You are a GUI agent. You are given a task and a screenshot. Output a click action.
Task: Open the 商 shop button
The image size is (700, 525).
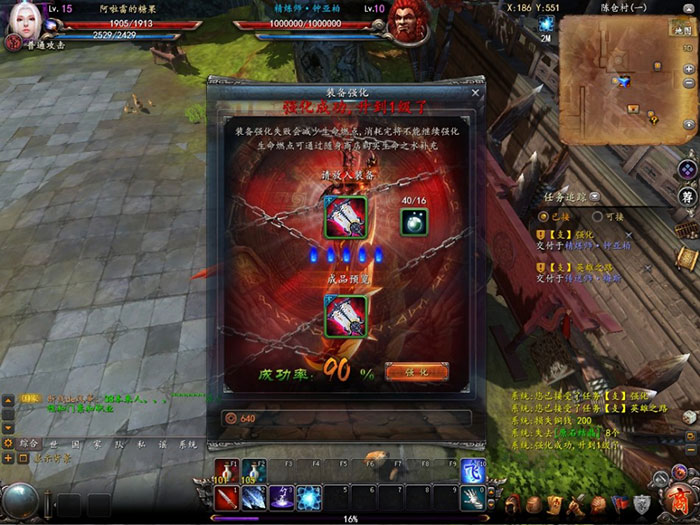pos(679,501)
